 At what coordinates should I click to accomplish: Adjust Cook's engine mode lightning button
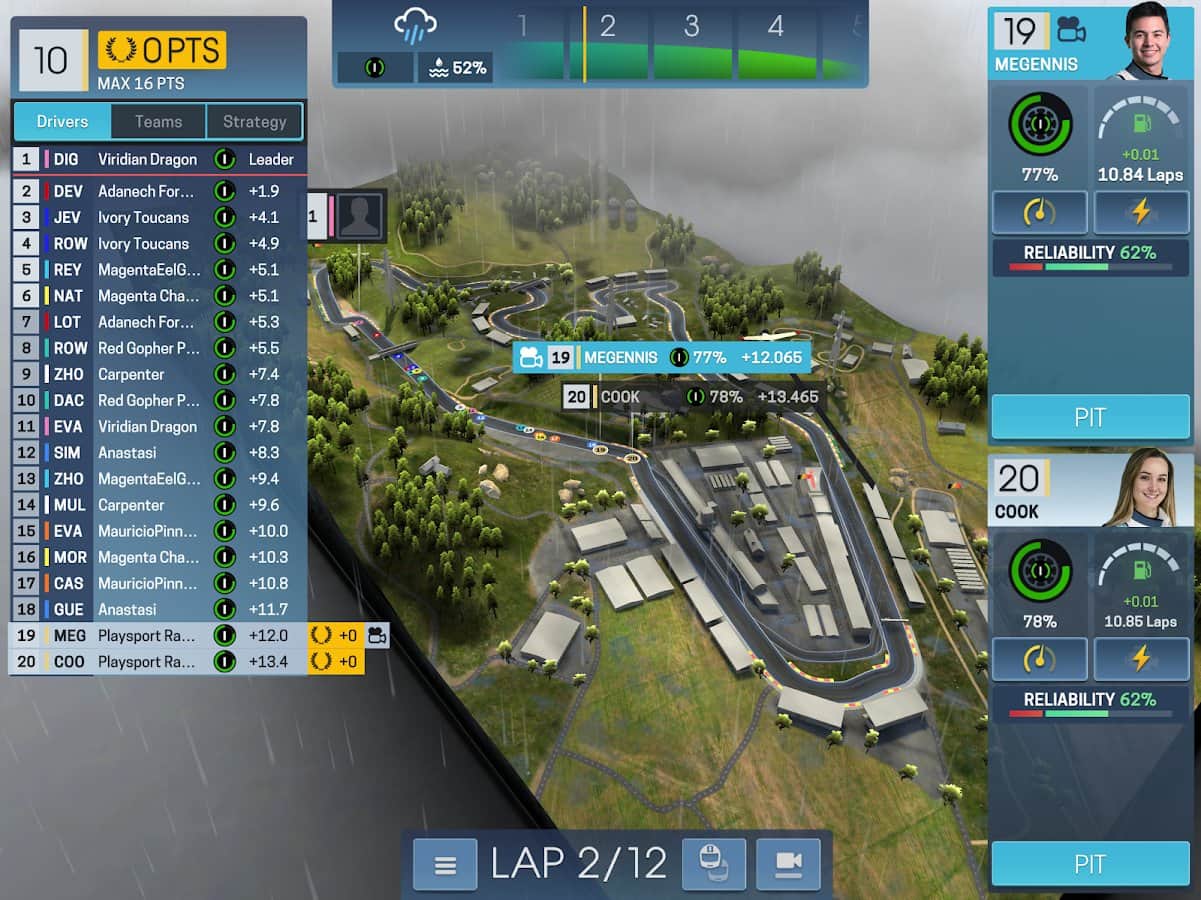(x=1141, y=659)
